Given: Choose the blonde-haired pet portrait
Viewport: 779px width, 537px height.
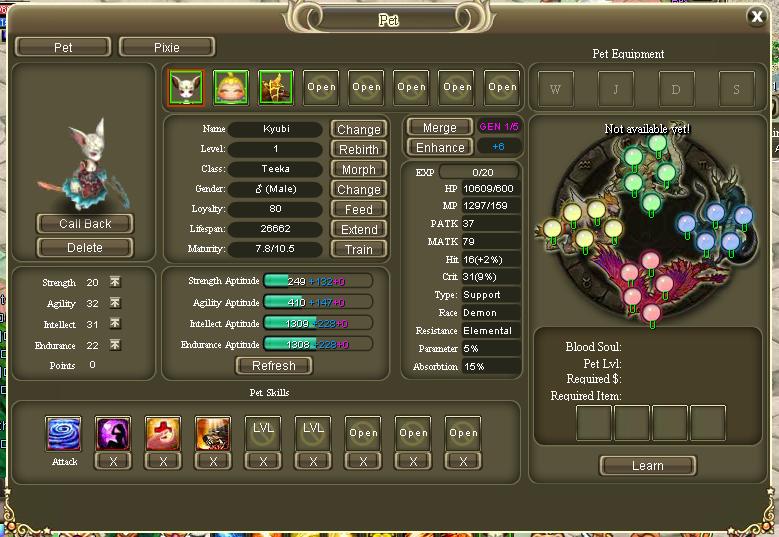Looking at the screenshot, I should 231,87.
